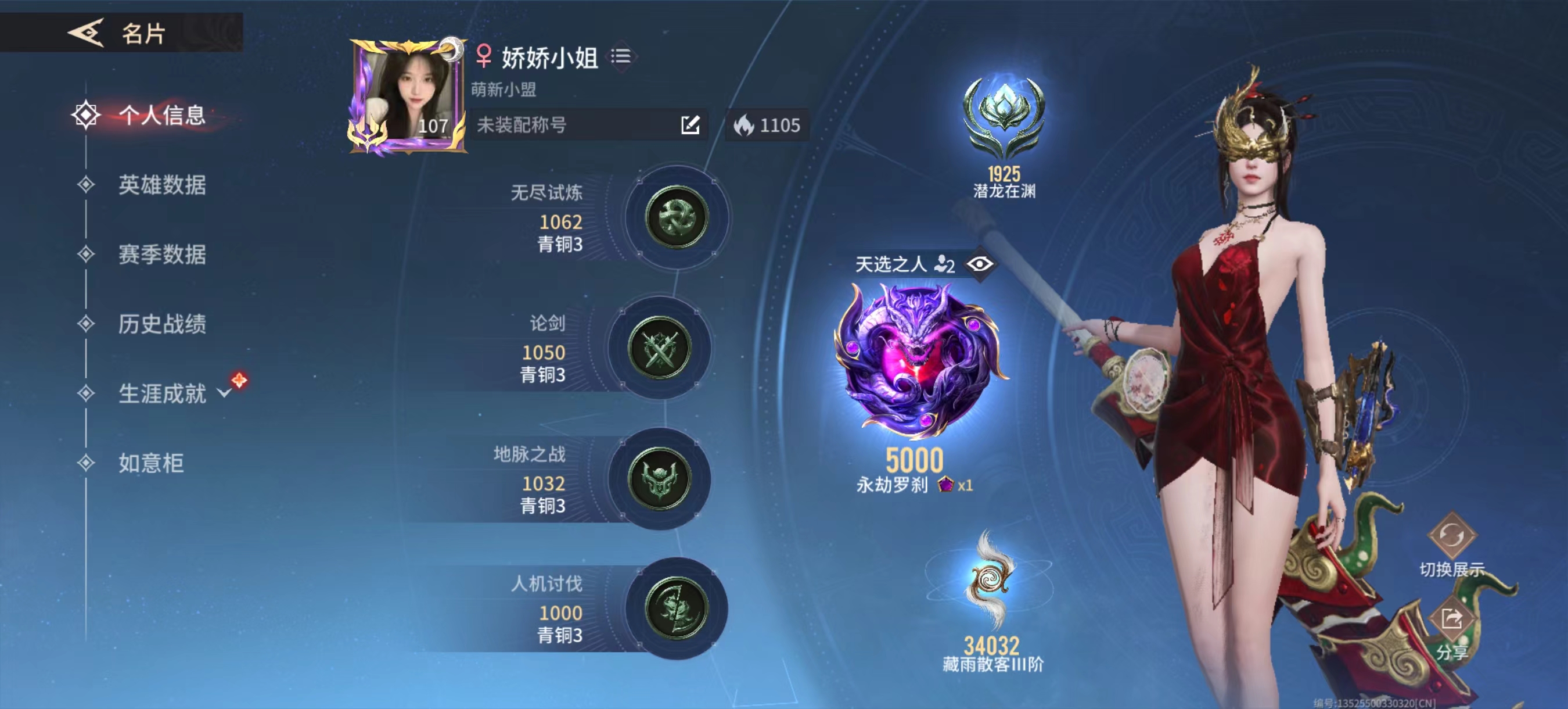
Task: Open the 赛季数据 tab
Action: pos(161,254)
